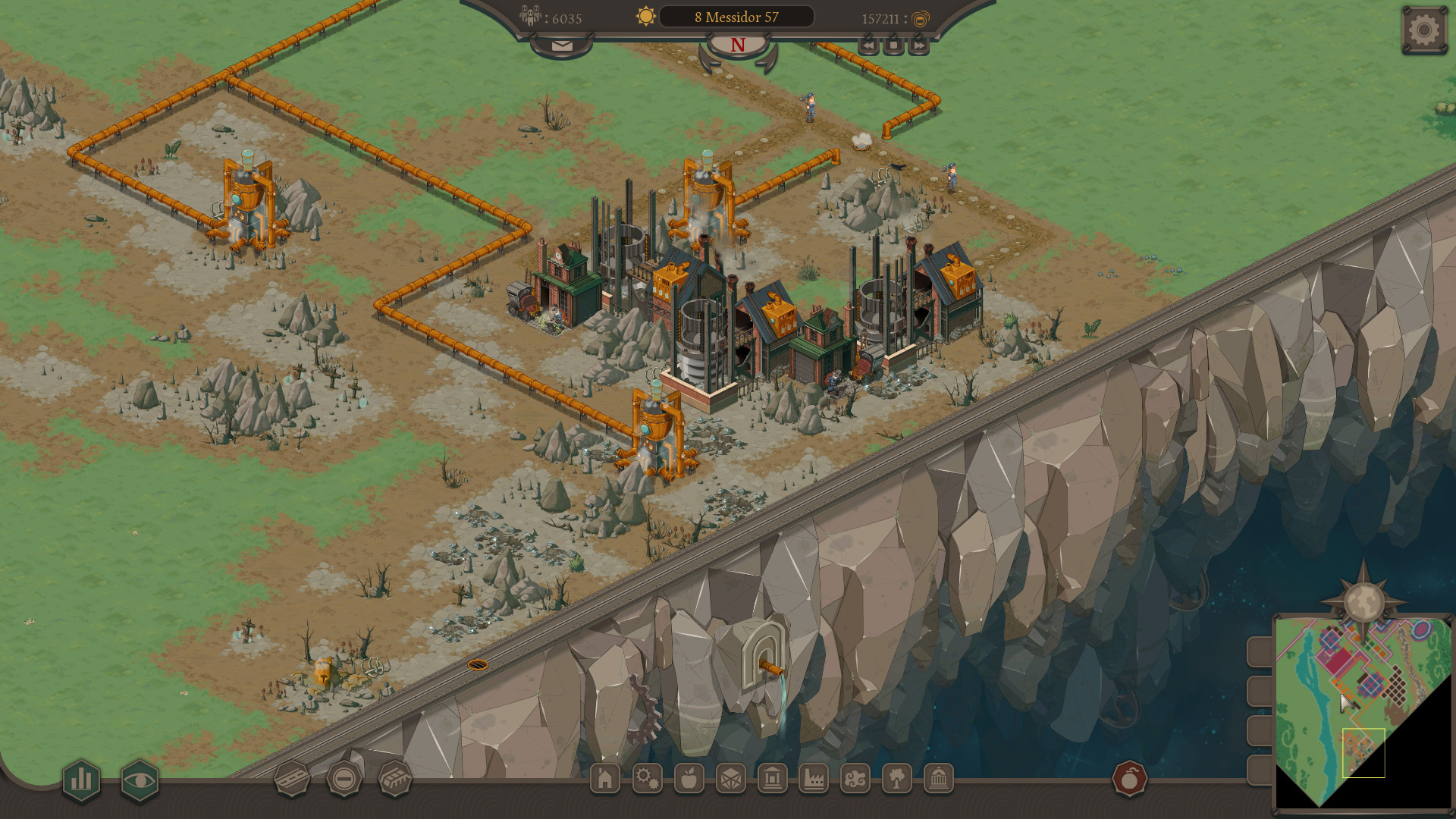Open the mail envelope notifications

561,44
